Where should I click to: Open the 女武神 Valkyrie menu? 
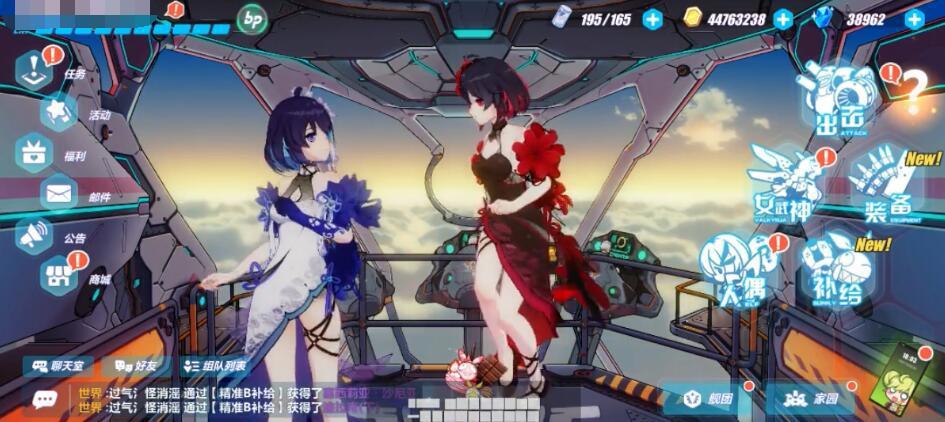pos(786,184)
